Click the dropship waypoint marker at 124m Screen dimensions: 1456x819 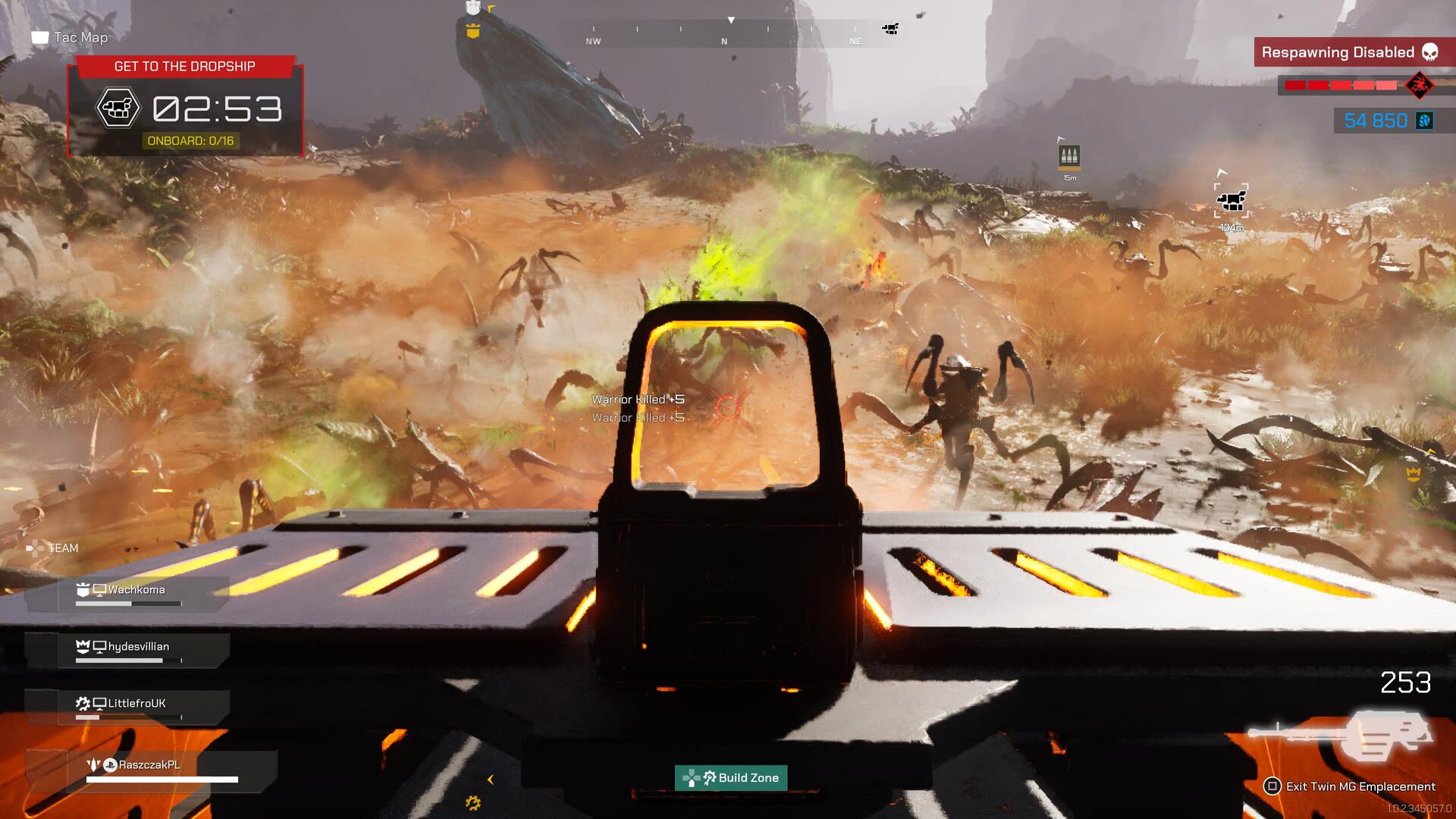[x=1231, y=201]
